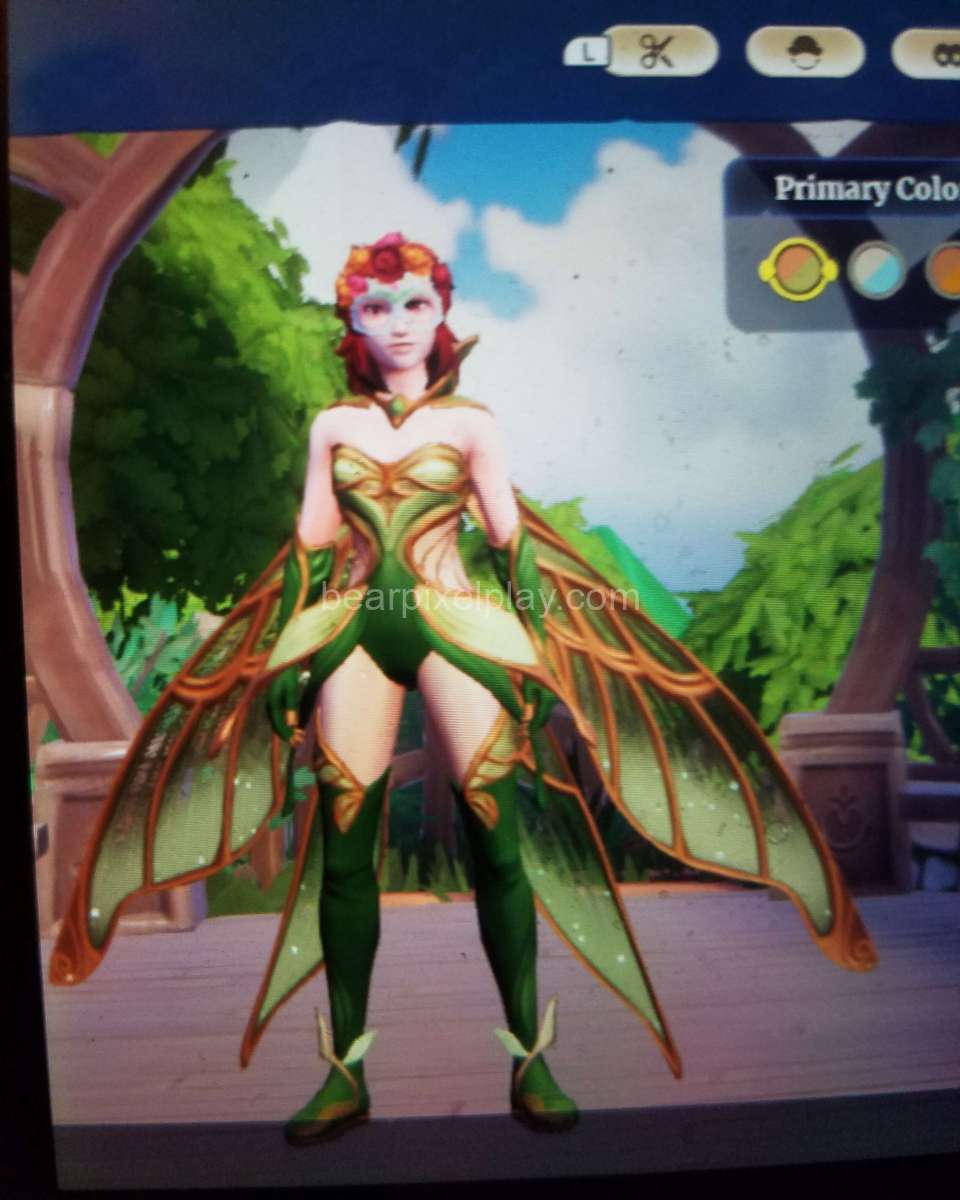The height and width of the screenshot is (1200, 960).
Task: Open the partially visible rightmost category tab
Action: [x=928, y=54]
